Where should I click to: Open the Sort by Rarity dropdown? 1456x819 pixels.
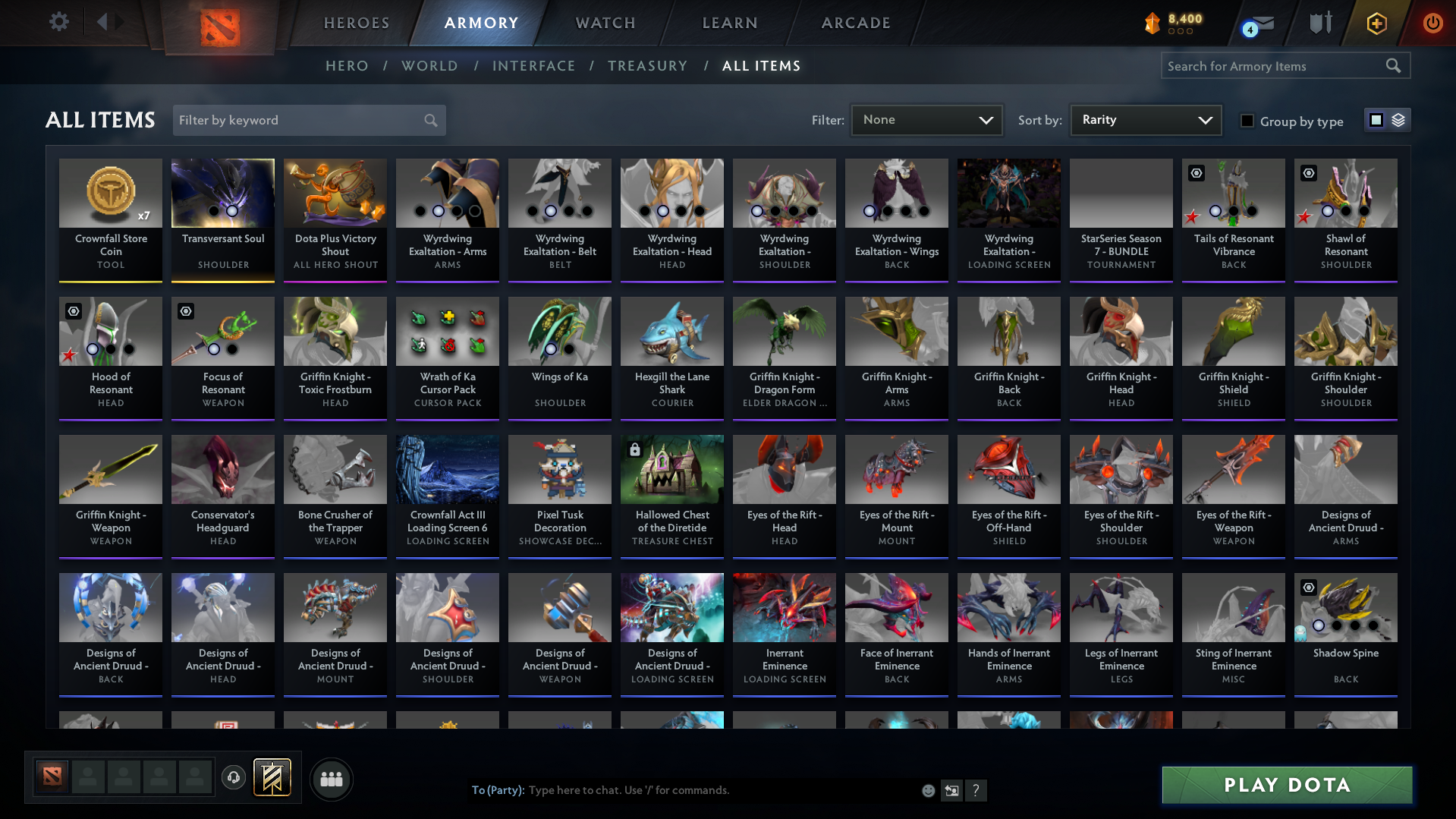click(x=1145, y=119)
